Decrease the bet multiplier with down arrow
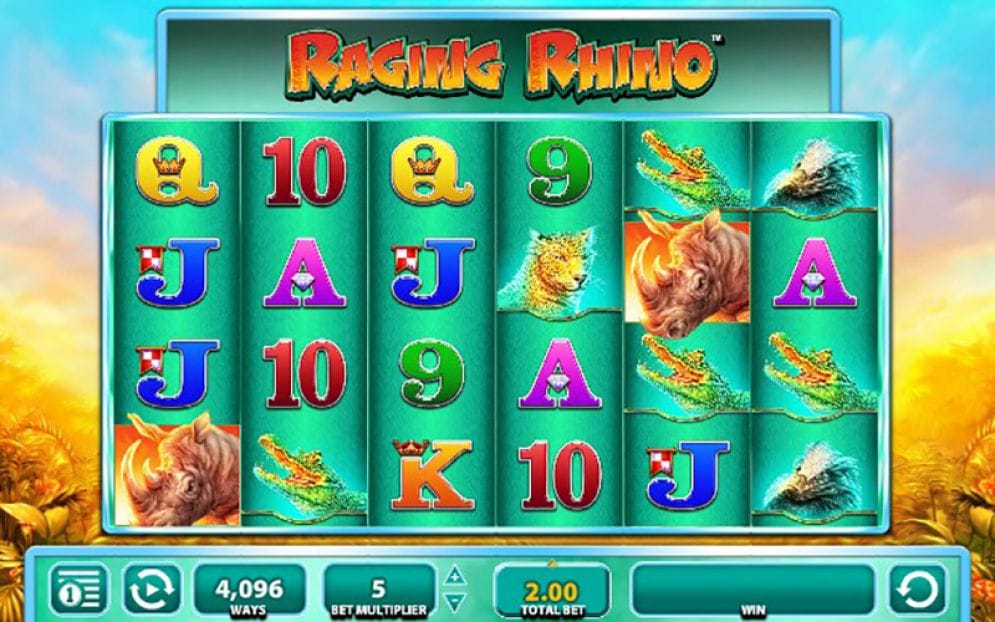 pos(455,602)
